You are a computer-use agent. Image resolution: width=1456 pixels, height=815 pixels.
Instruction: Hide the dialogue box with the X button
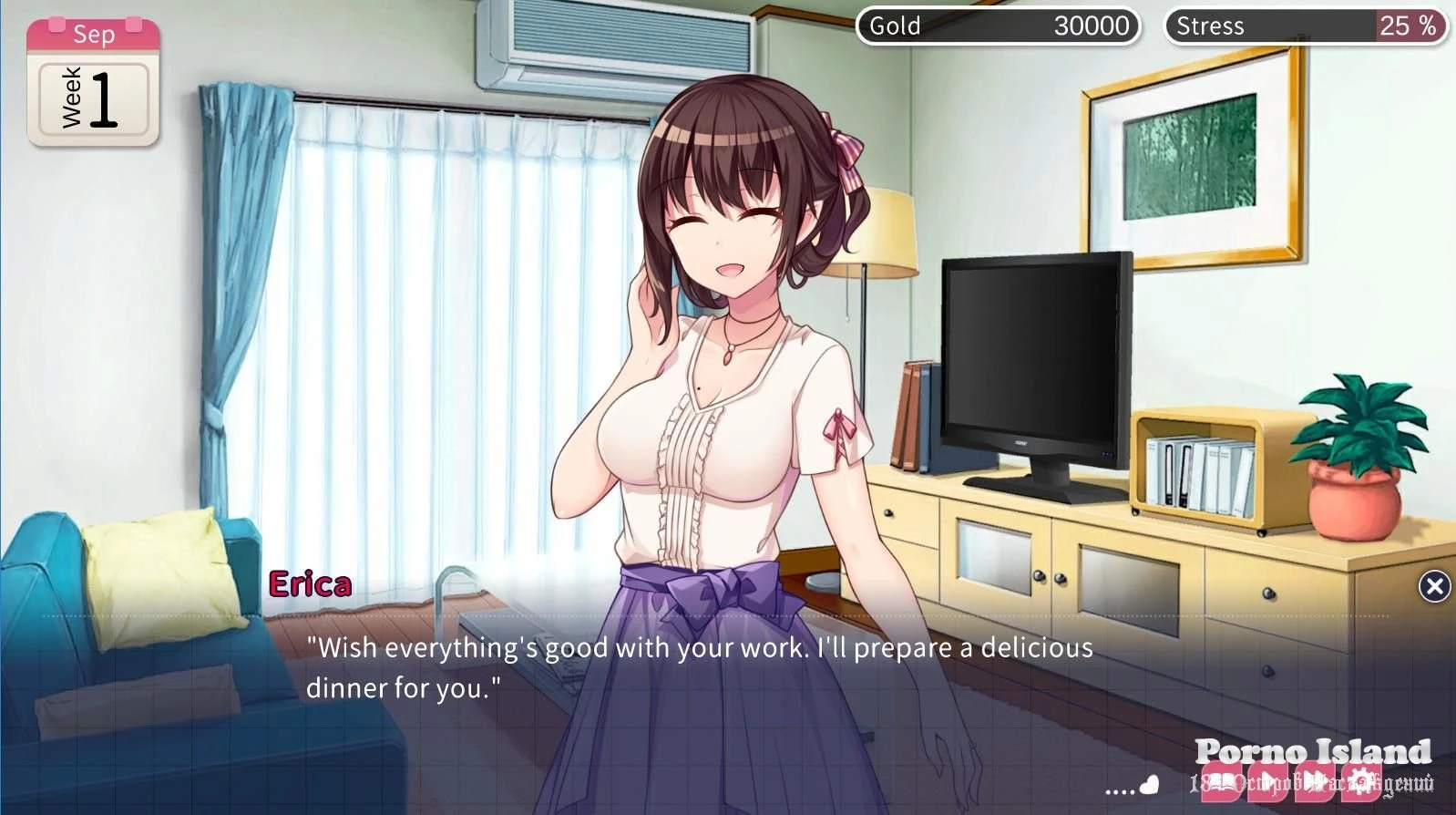[1434, 586]
